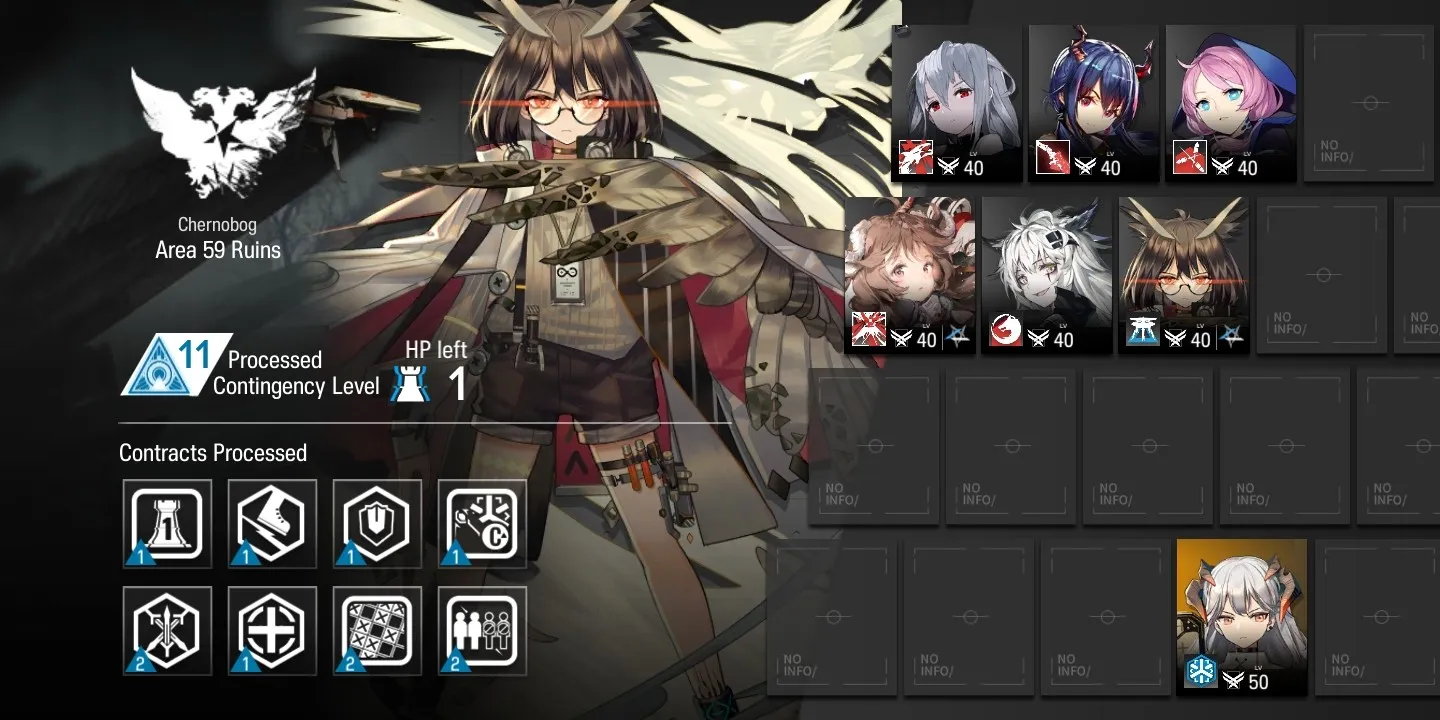Viewport: 1440px width, 720px height.
Task: Open the cost gear contract icon
Action: [482, 524]
